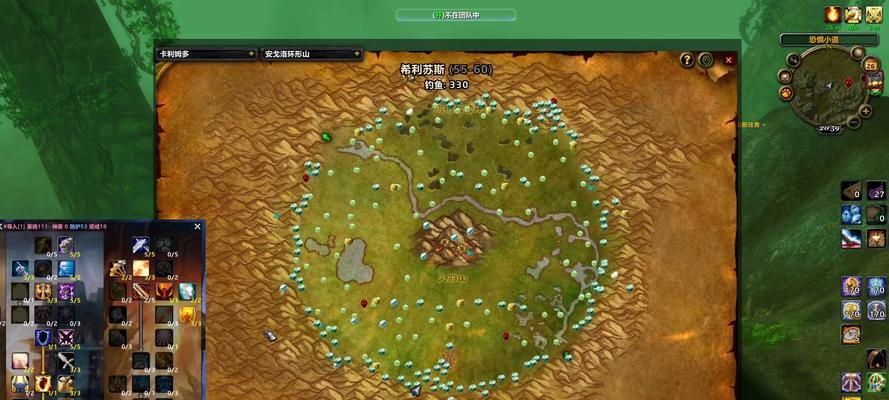The width and height of the screenshot is (889, 400).
Task: Select the flame buff icon
Action: [832, 14]
